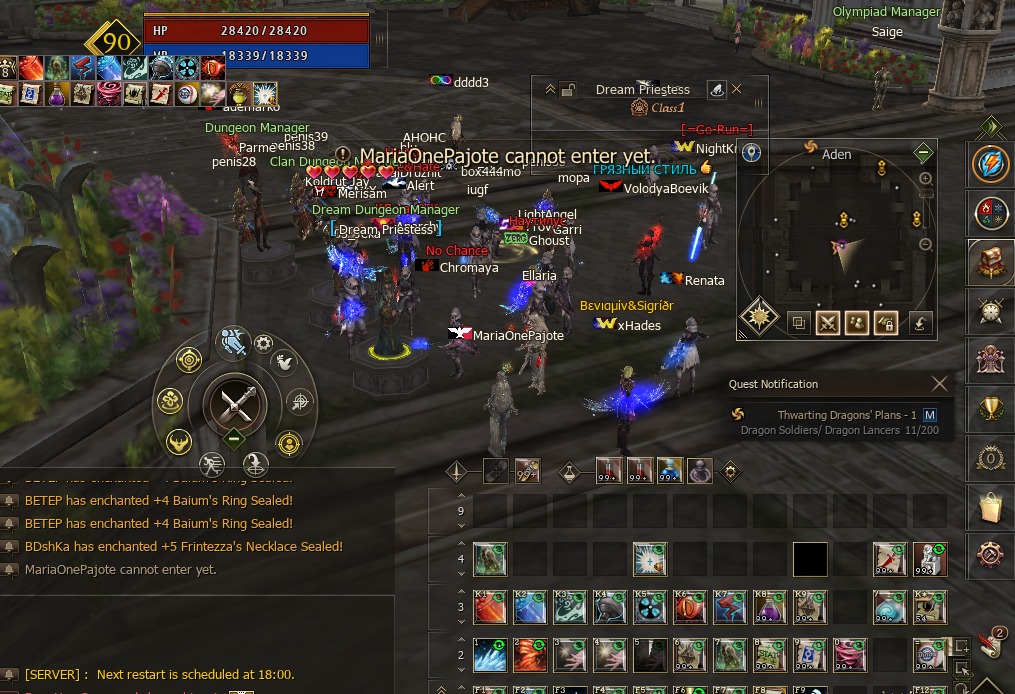
Task: Click the MariaOnePajote cannot enter chat line
Action: point(120,570)
